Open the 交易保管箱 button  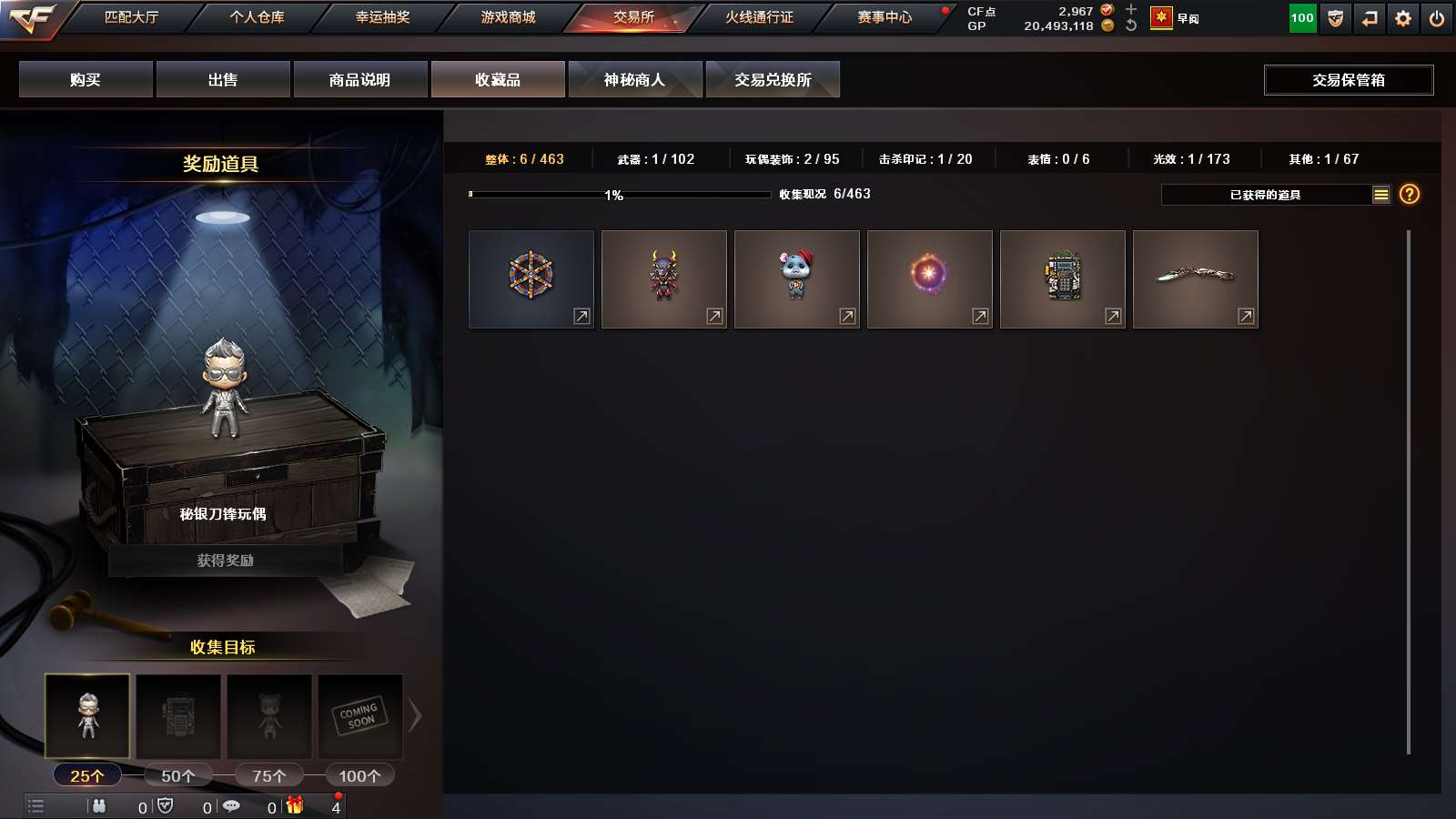pyautogui.click(x=1348, y=79)
